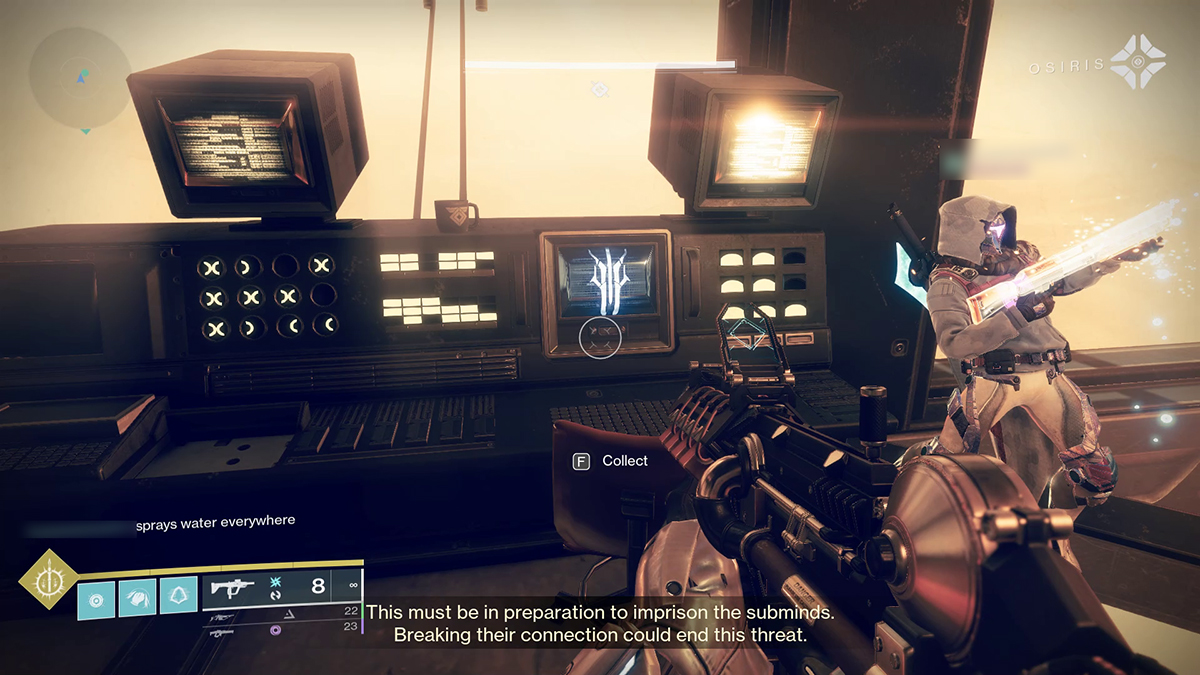Screen dimensions: 1200x675
Task: Trigger the melee hand ability icon
Action: pyautogui.click(x=137, y=598)
